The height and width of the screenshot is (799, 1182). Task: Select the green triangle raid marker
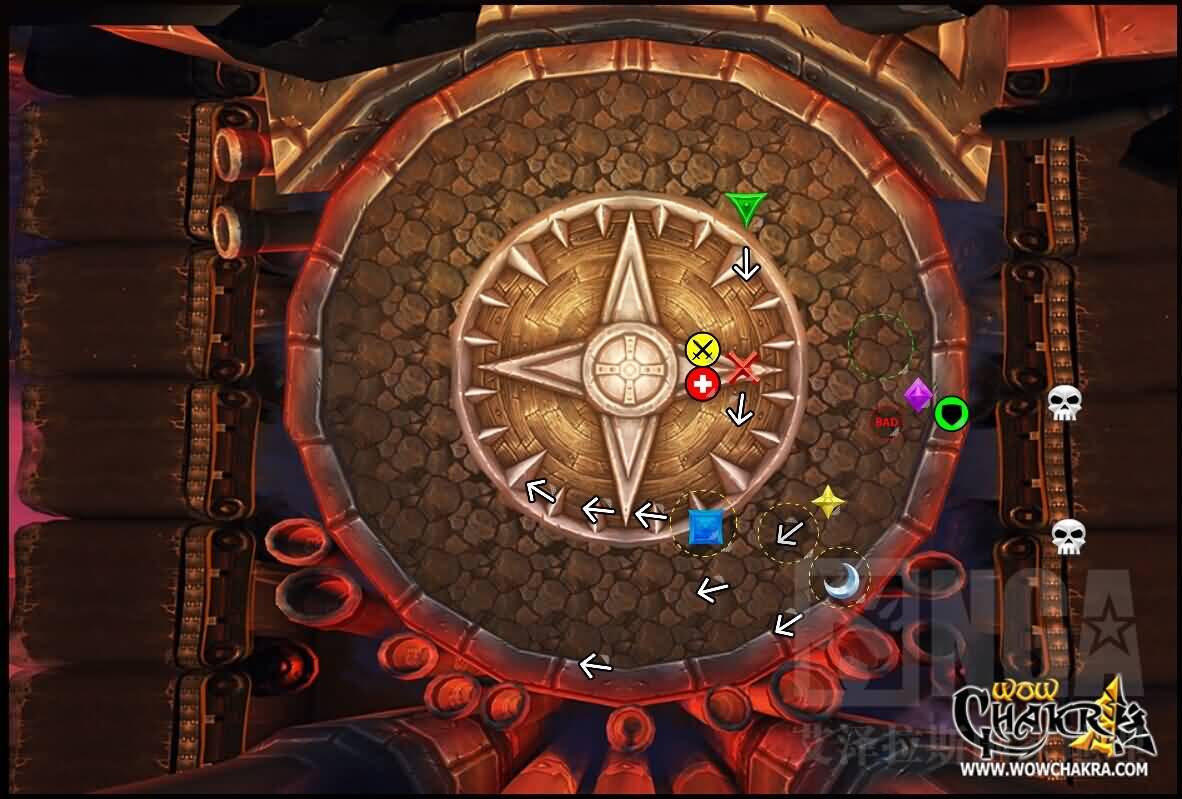(x=745, y=207)
